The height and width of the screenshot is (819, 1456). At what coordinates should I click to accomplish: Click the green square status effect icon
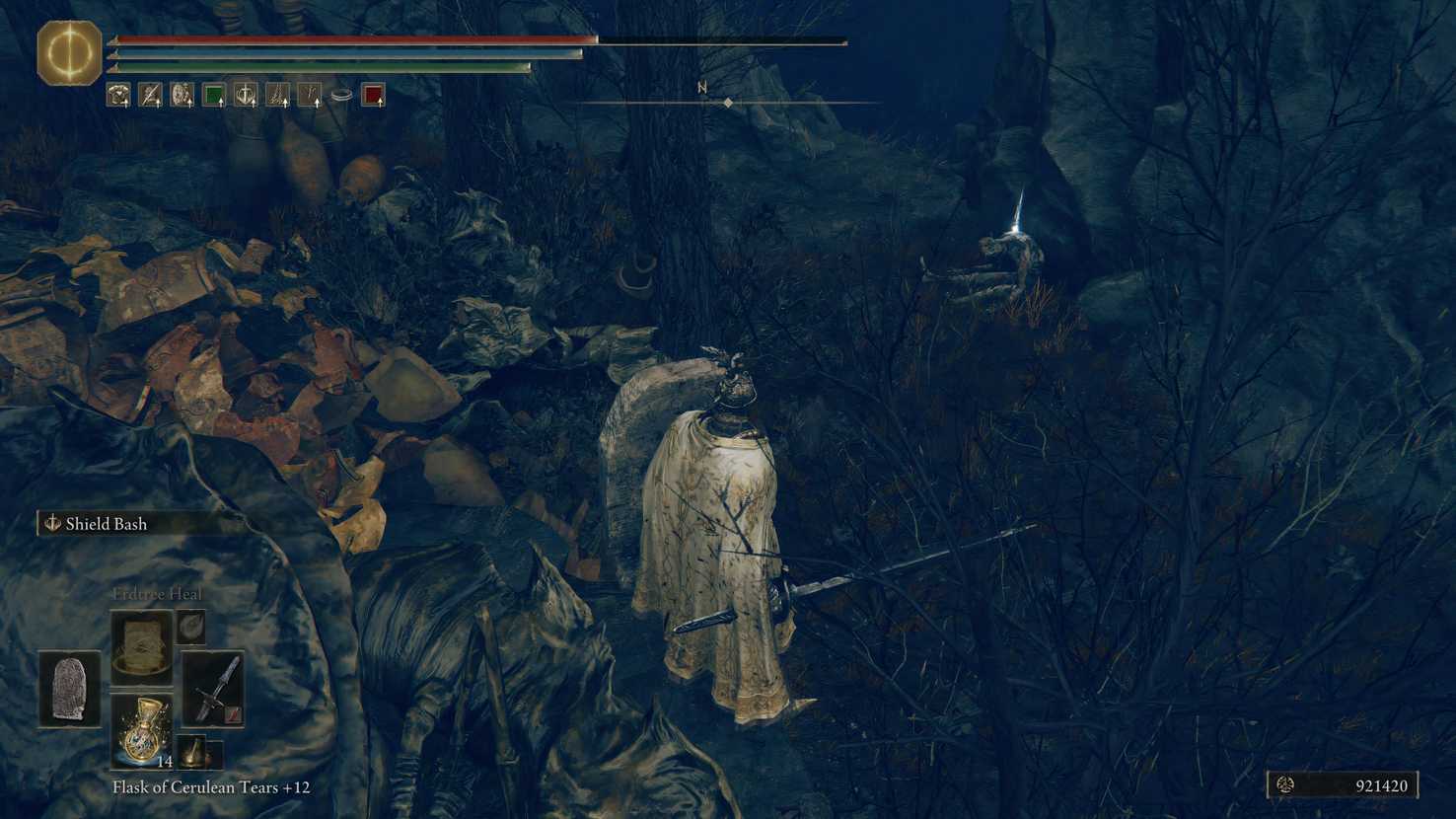212,94
